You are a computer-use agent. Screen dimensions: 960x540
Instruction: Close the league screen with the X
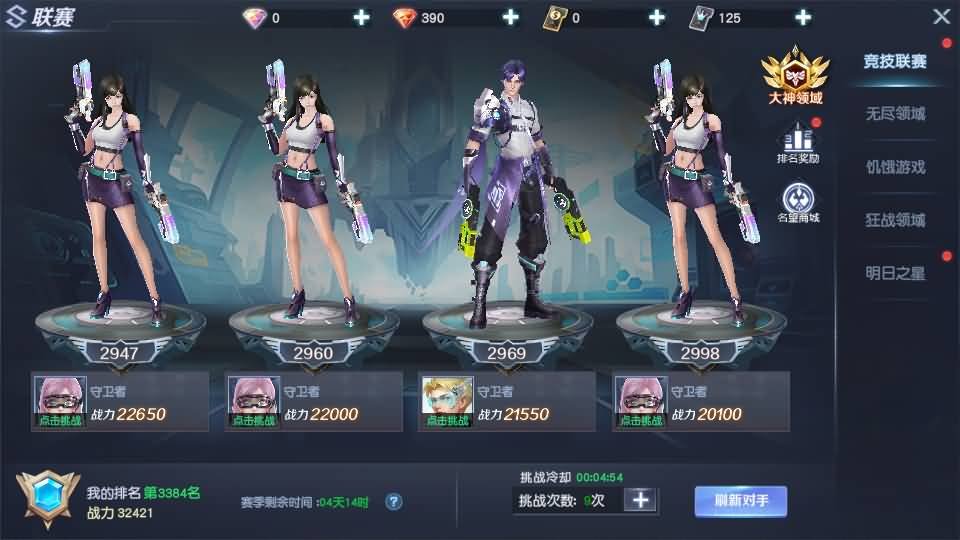click(941, 17)
